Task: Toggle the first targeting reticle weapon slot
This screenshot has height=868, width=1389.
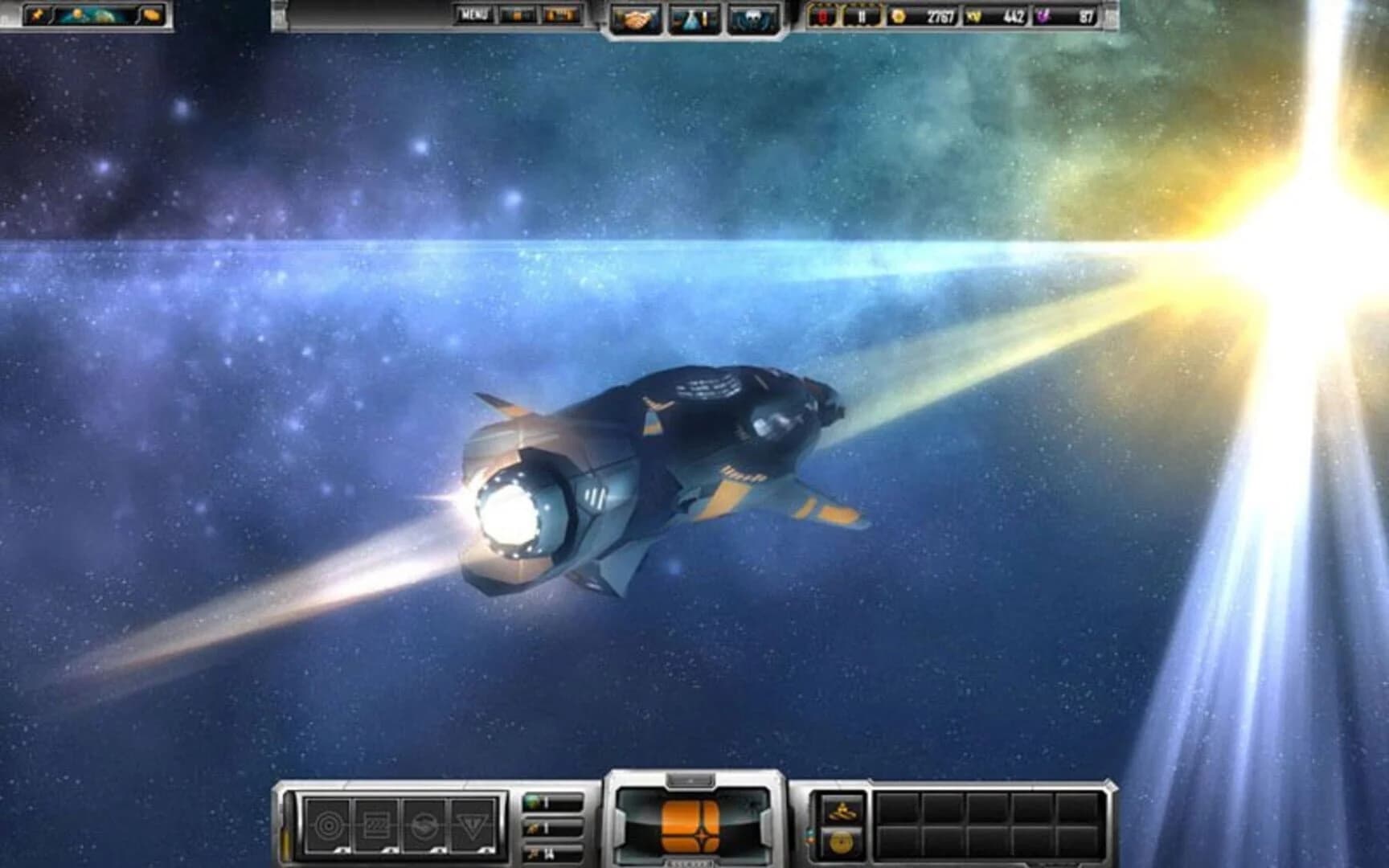Action: (328, 825)
